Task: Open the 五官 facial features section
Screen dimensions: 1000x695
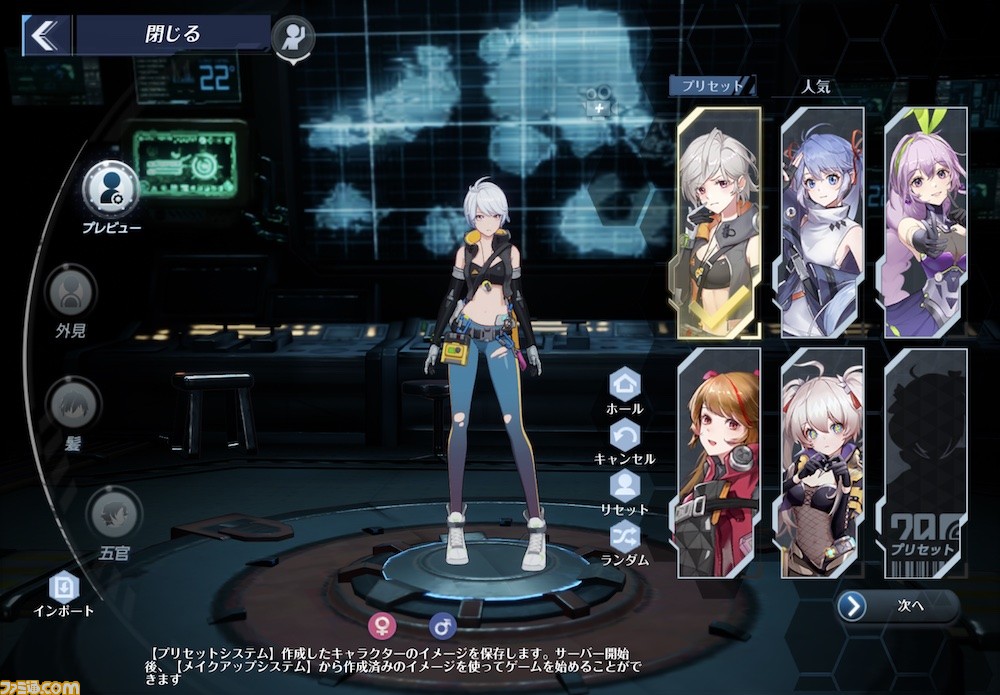Action: pos(114,514)
